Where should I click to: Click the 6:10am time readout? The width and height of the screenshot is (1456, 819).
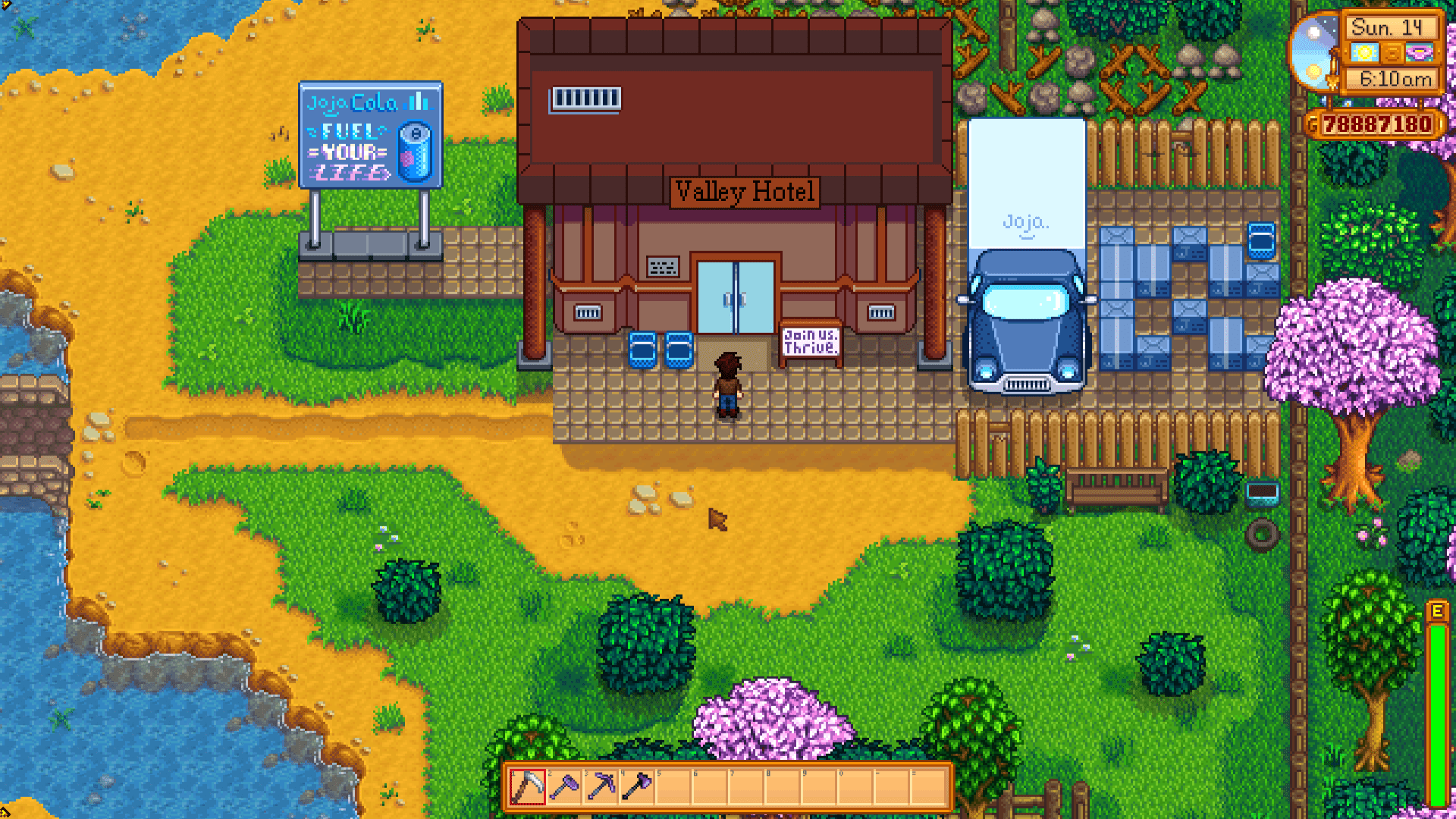[x=1395, y=78]
